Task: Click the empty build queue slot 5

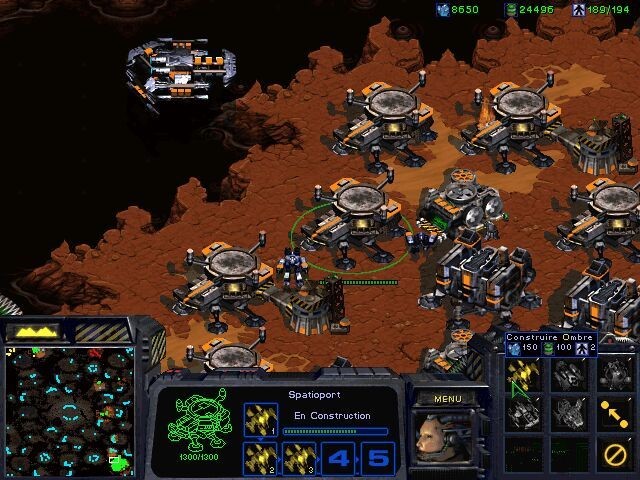Action: click(x=376, y=458)
